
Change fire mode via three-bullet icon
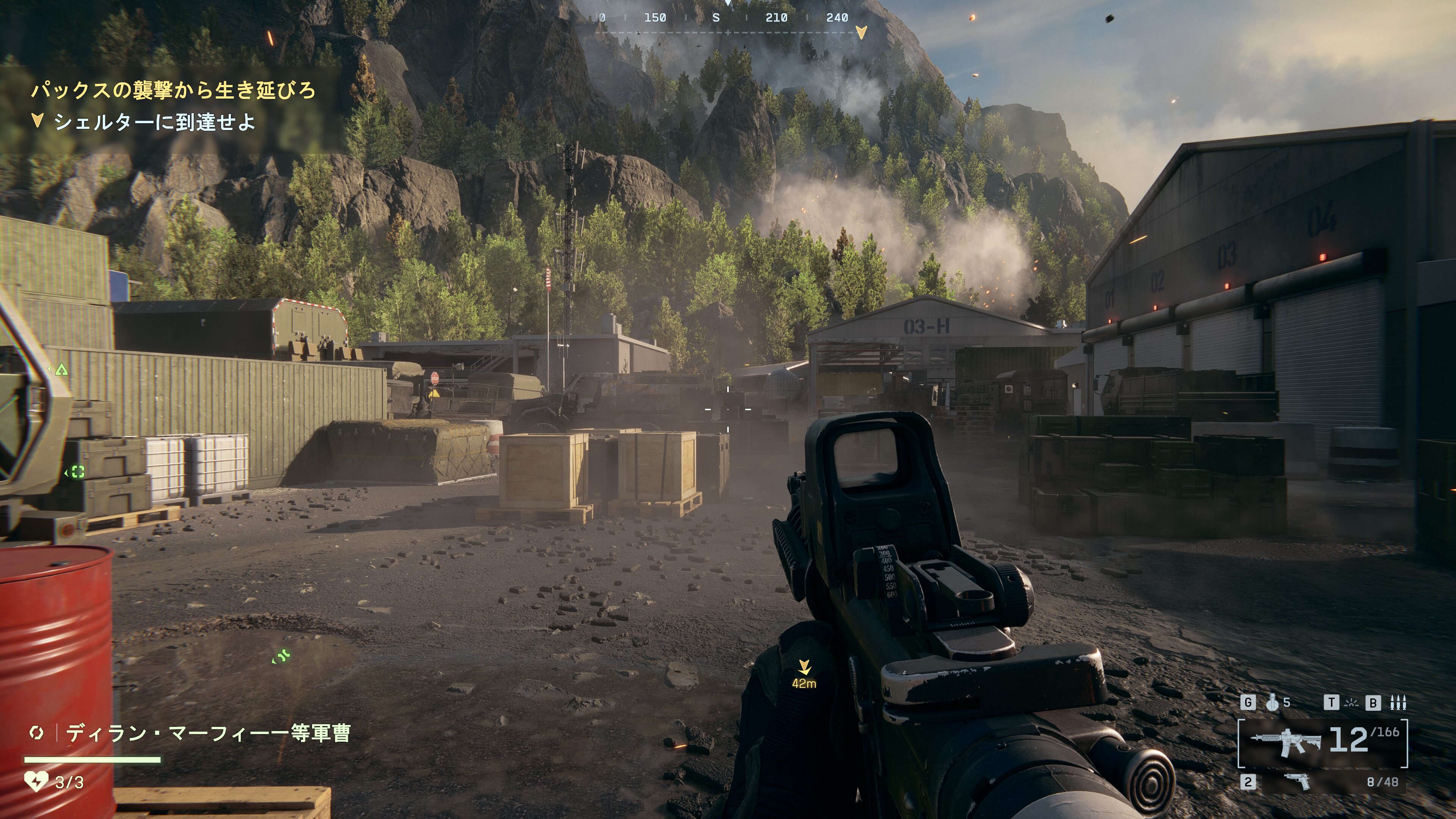click(1398, 703)
